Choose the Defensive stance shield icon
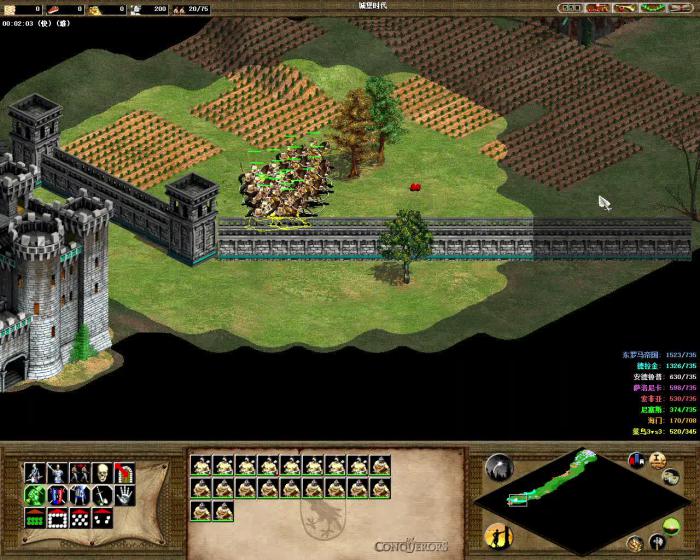This screenshot has height=560, width=700. pos(56,472)
